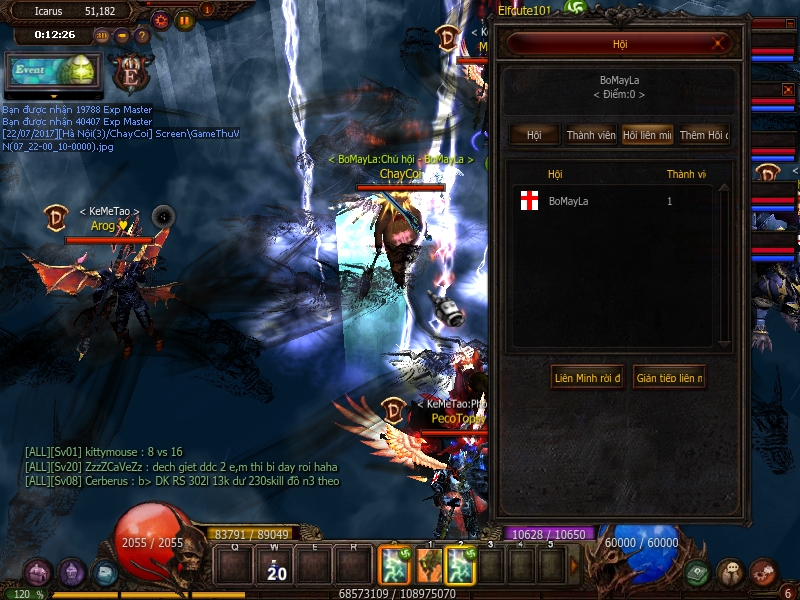Select the highlighted lightning skill in slot 2

pos(460,566)
